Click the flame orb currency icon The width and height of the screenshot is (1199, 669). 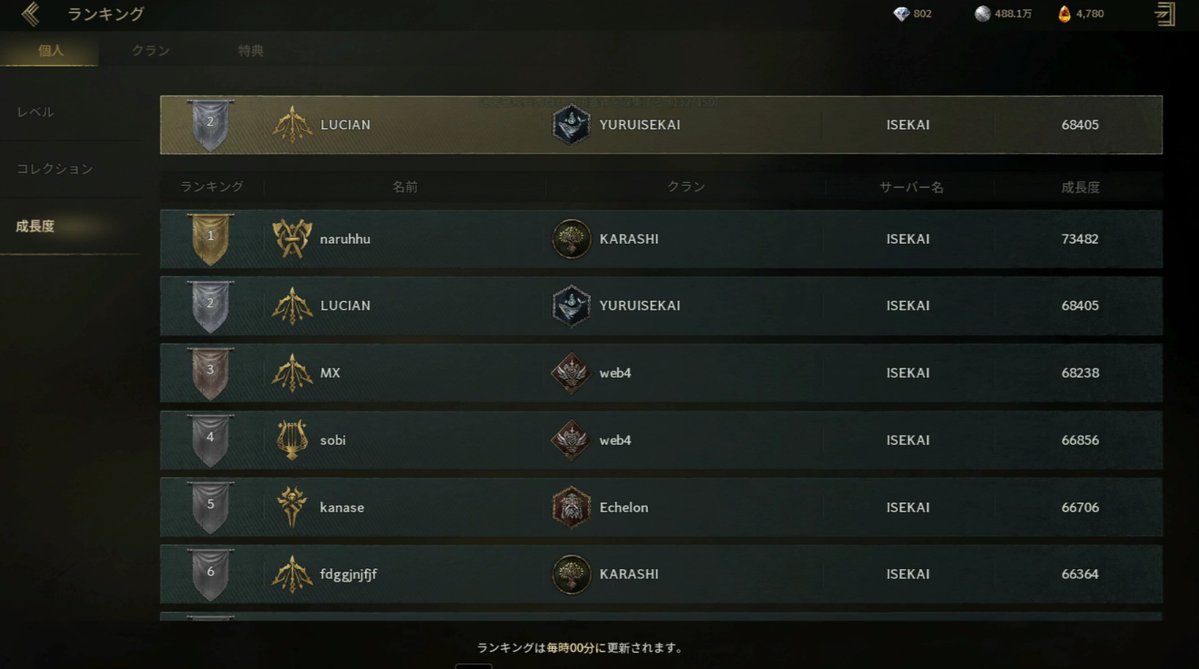pos(1065,14)
